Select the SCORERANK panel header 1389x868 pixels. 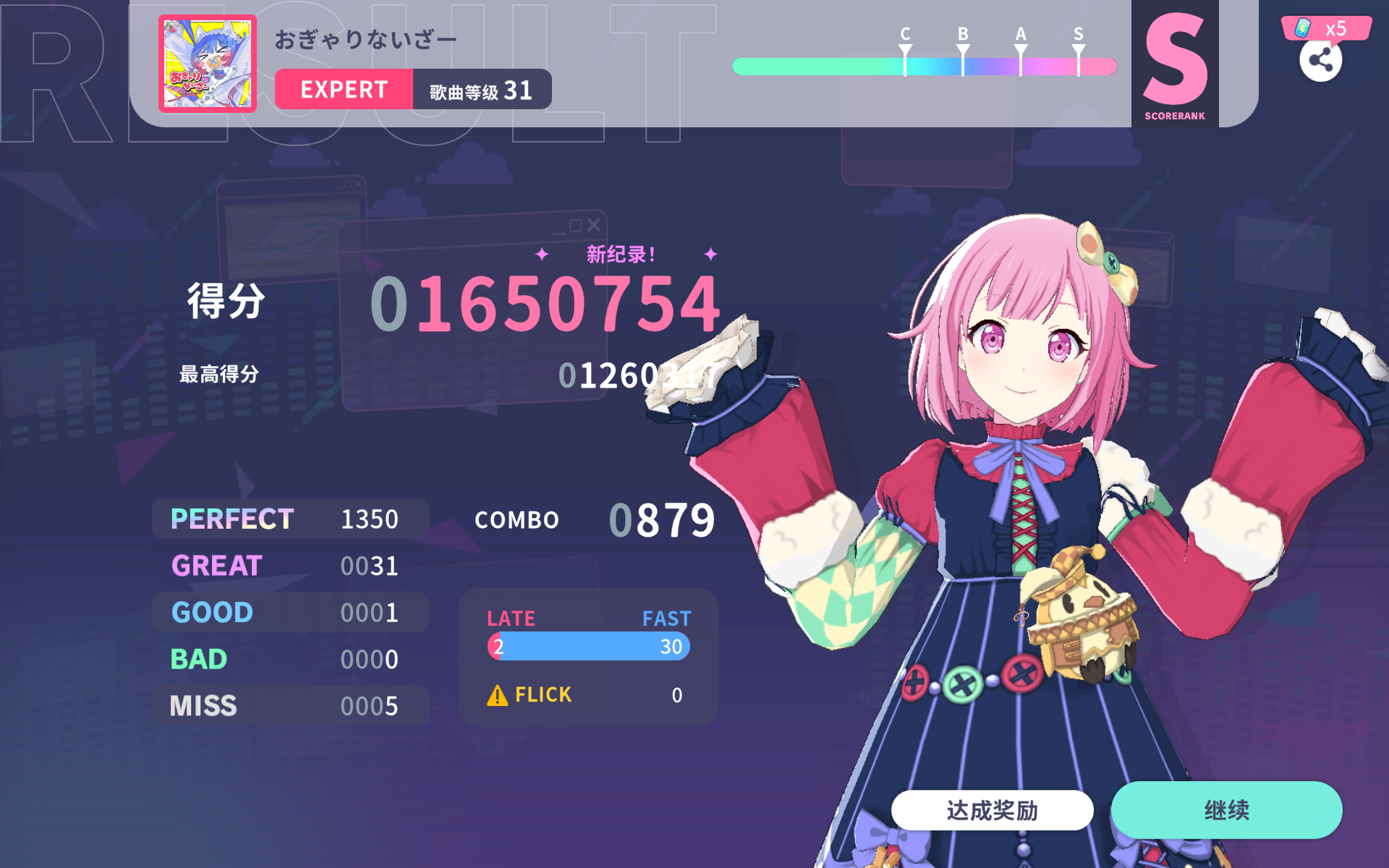[1173, 114]
